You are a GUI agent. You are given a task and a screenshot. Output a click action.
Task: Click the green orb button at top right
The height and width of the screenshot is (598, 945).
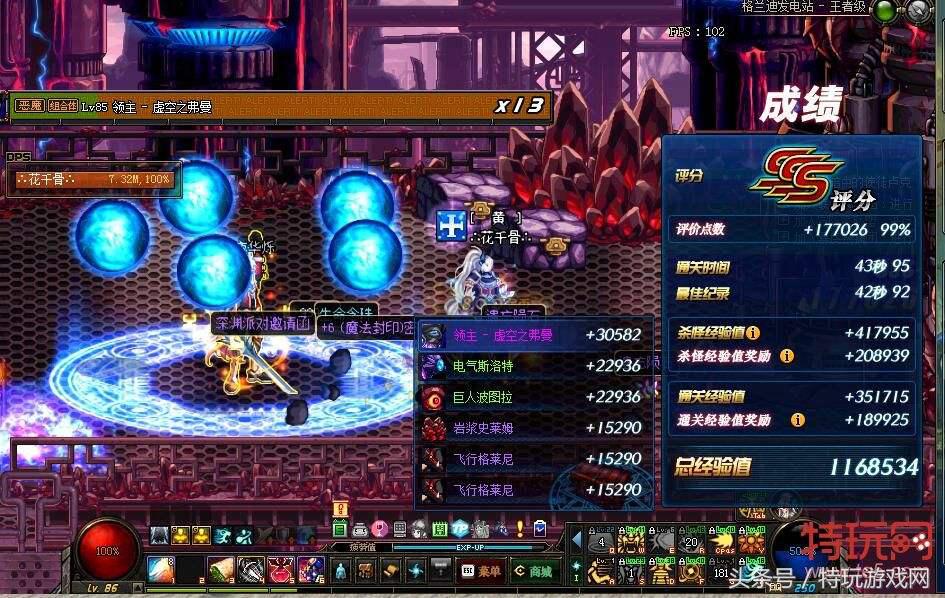[885, 11]
